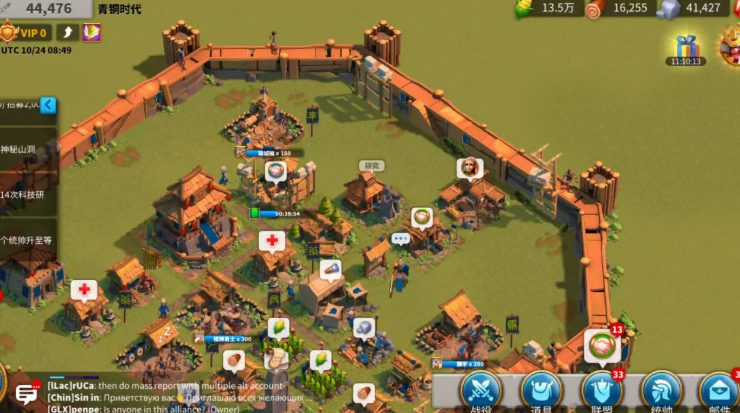740x413 pixels.
Task: Tap the alliance help handshake bubble
Action: click(602, 346)
